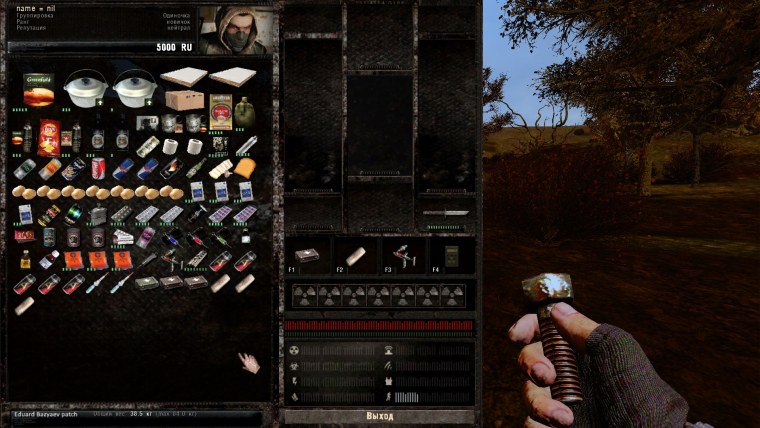
Task: Use the F1 quick slot item
Action: point(312,255)
